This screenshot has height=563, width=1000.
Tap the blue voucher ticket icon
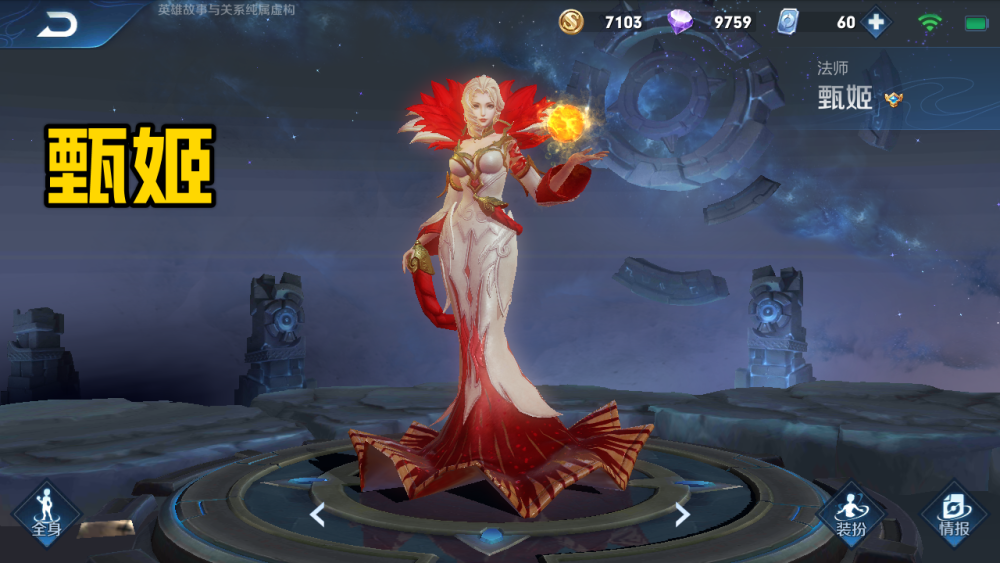(x=788, y=21)
